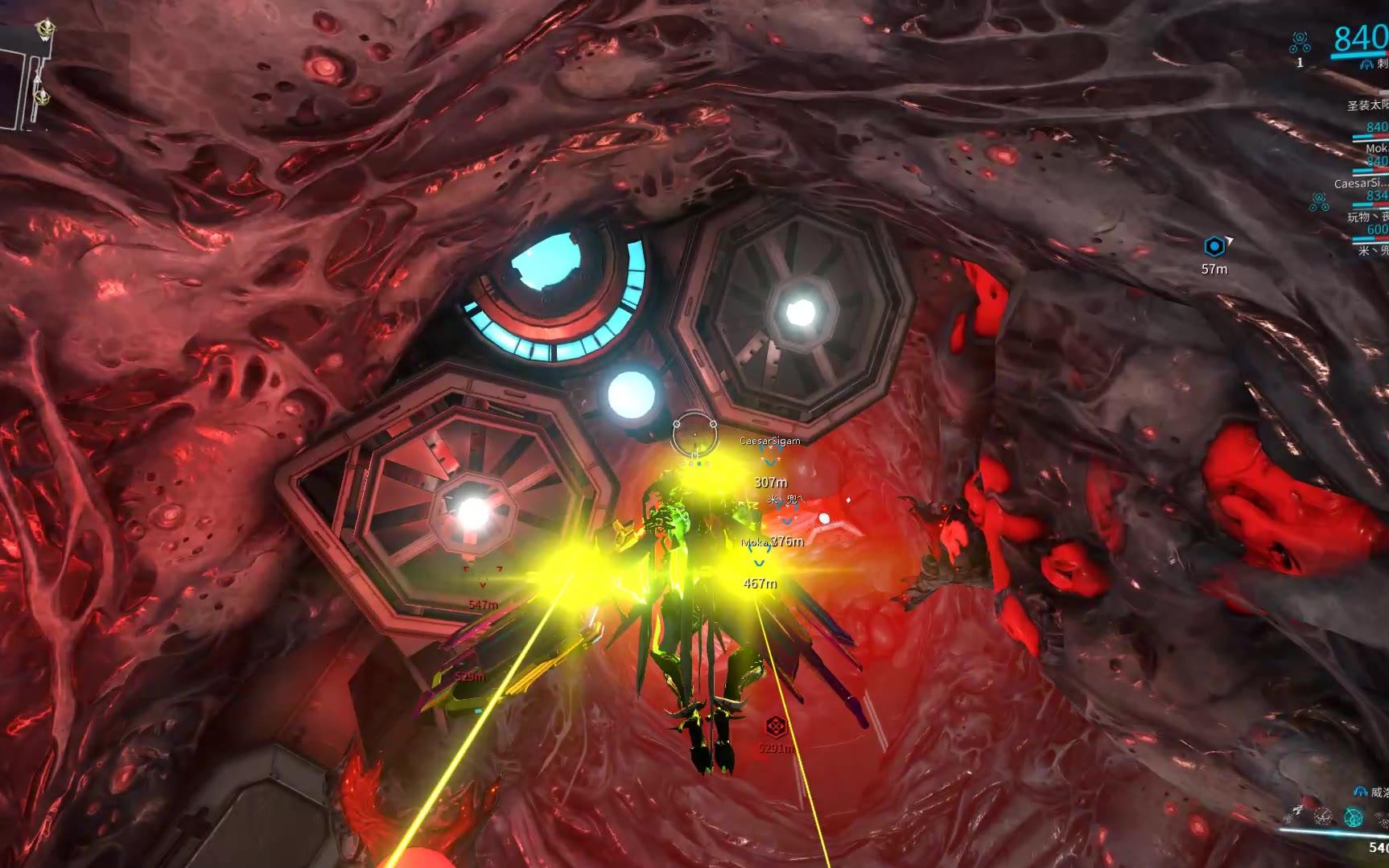Click the red objective marker at 5291m

(775, 727)
